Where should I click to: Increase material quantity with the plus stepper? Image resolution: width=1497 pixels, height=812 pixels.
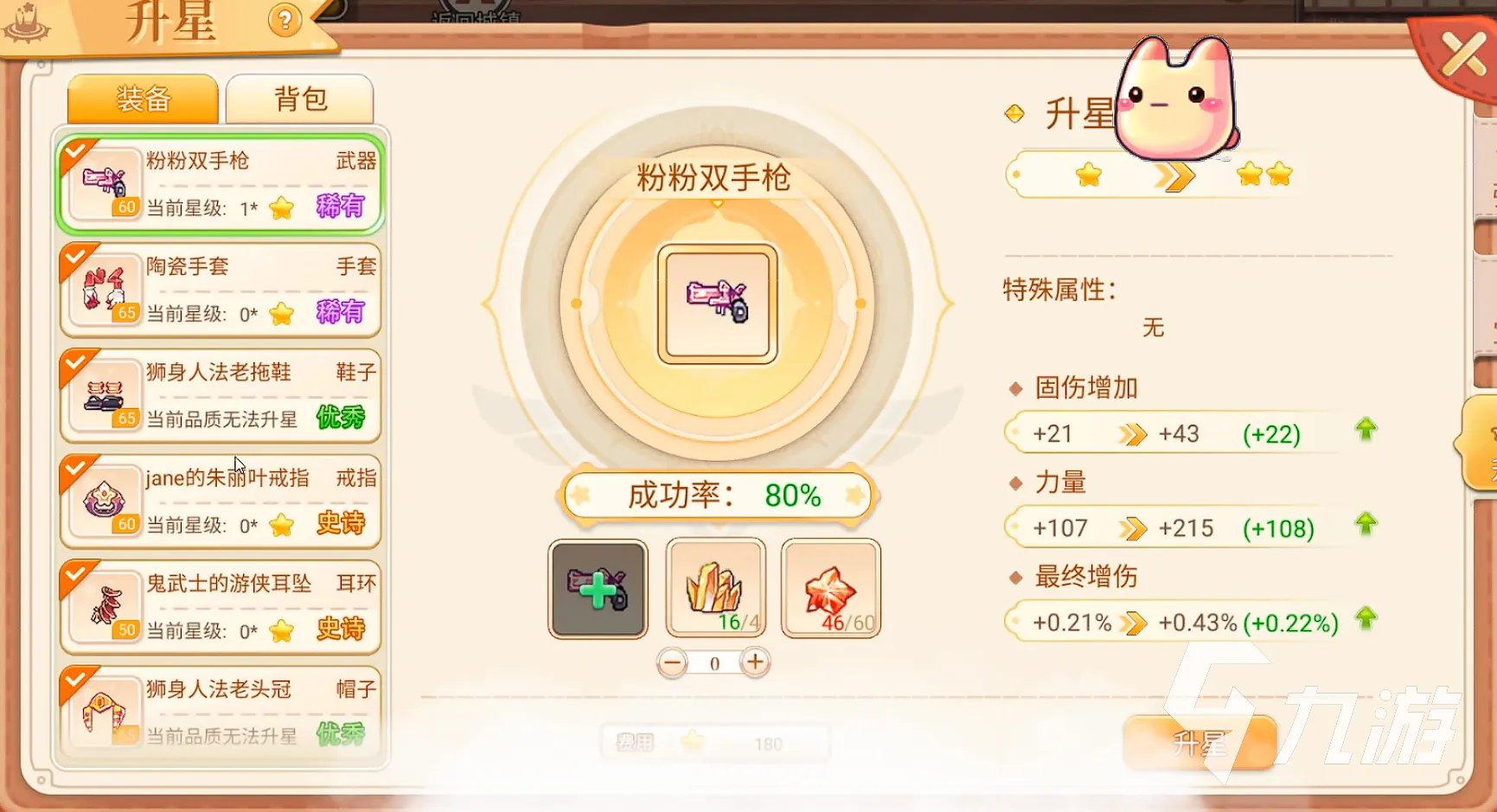click(753, 662)
